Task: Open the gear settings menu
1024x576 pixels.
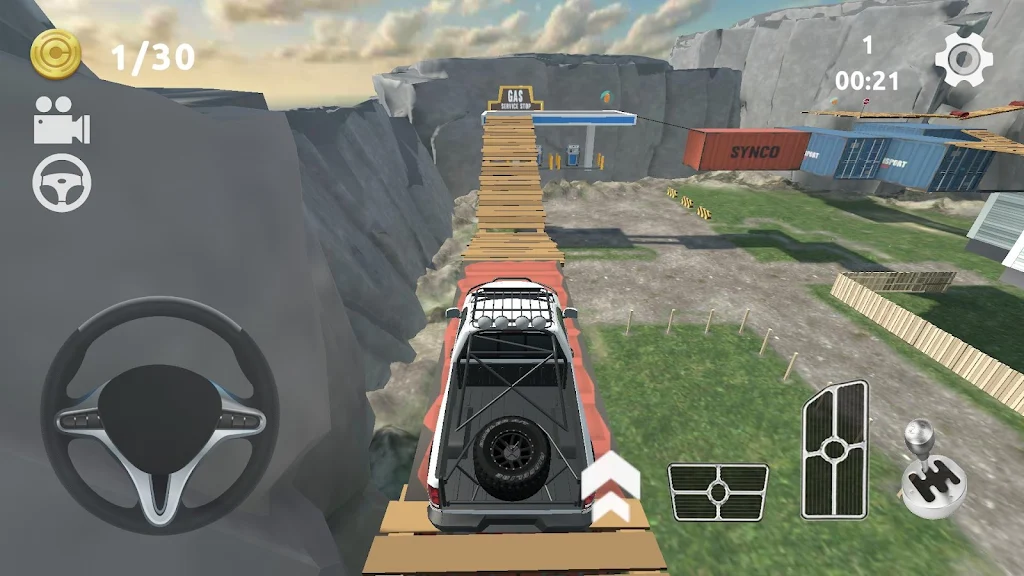Action: coord(963,59)
